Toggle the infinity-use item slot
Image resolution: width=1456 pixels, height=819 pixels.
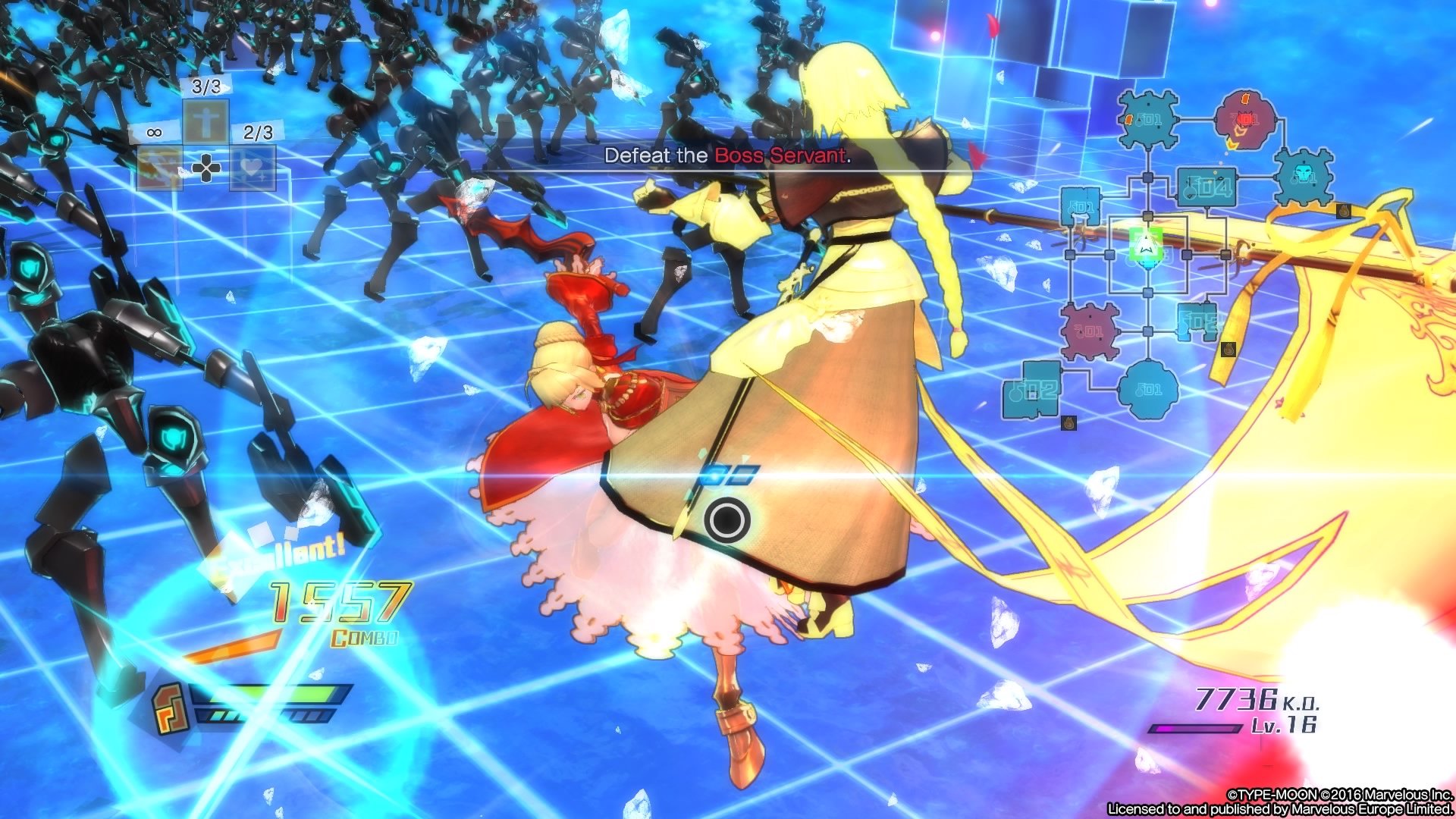pyautogui.click(x=153, y=132)
